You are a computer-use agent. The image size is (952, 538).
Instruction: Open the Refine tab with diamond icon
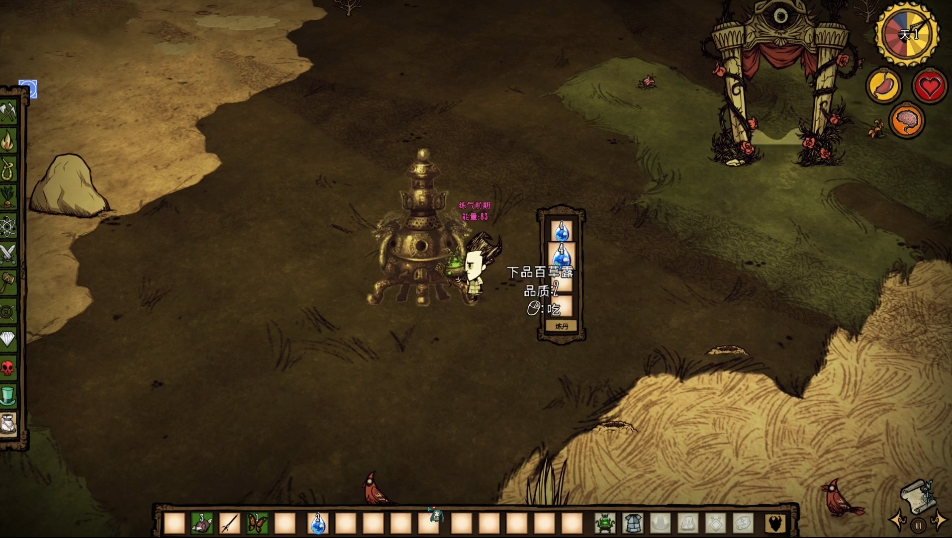pos(9,338)
